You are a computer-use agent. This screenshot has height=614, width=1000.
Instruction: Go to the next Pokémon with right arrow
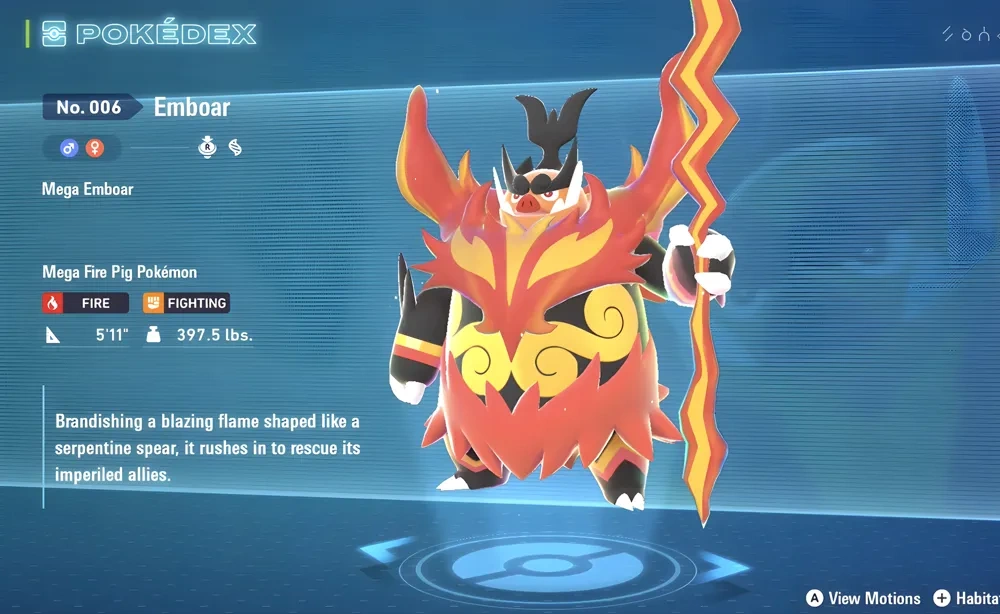[722, 567]
